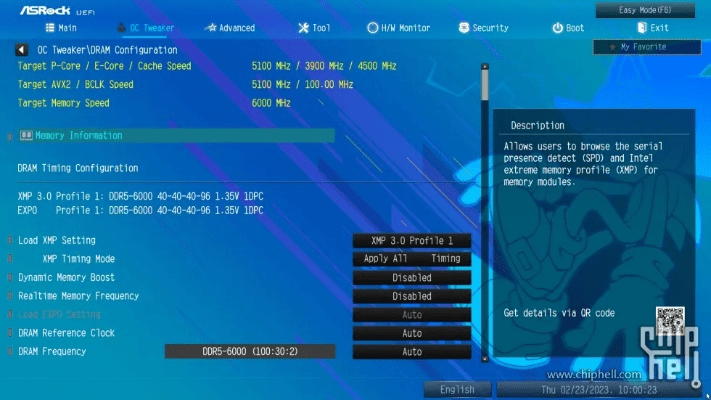Change XMP 3.0 Profile 1 setting

(411, 240)
